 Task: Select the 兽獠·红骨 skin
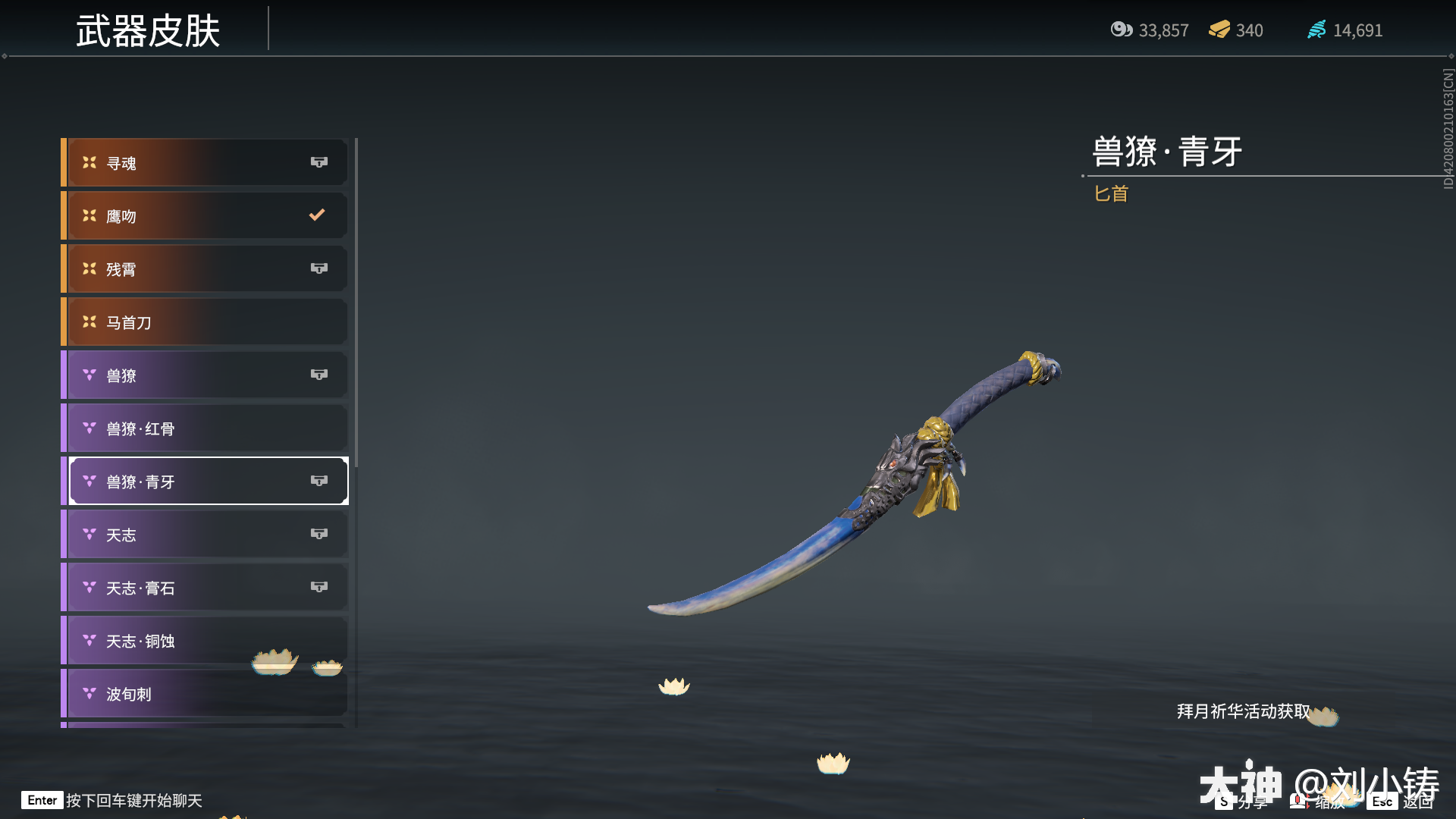click(205, 428)
